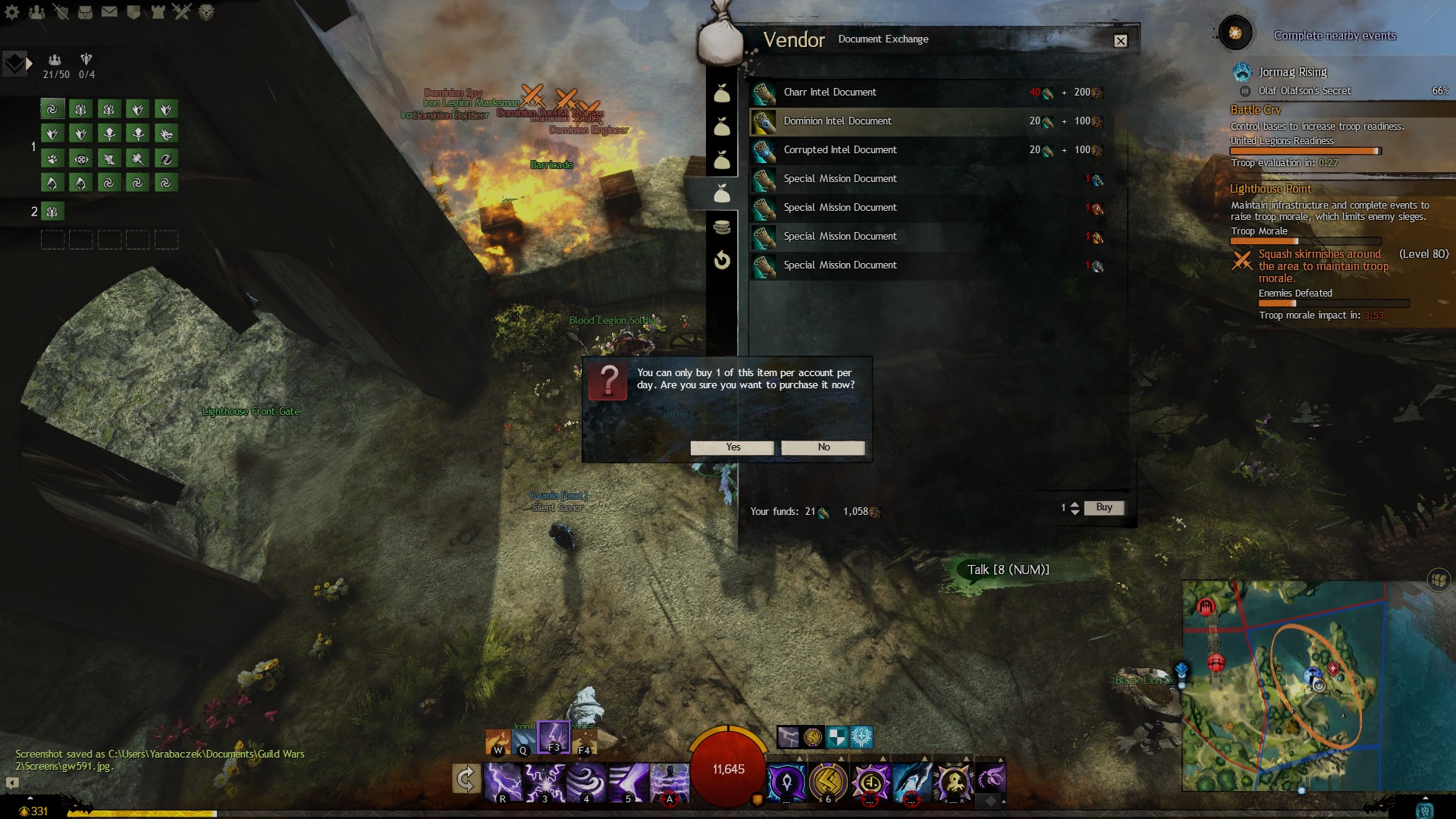Open the game settings gear icon

pyautogui.click(x=13, y=12)
